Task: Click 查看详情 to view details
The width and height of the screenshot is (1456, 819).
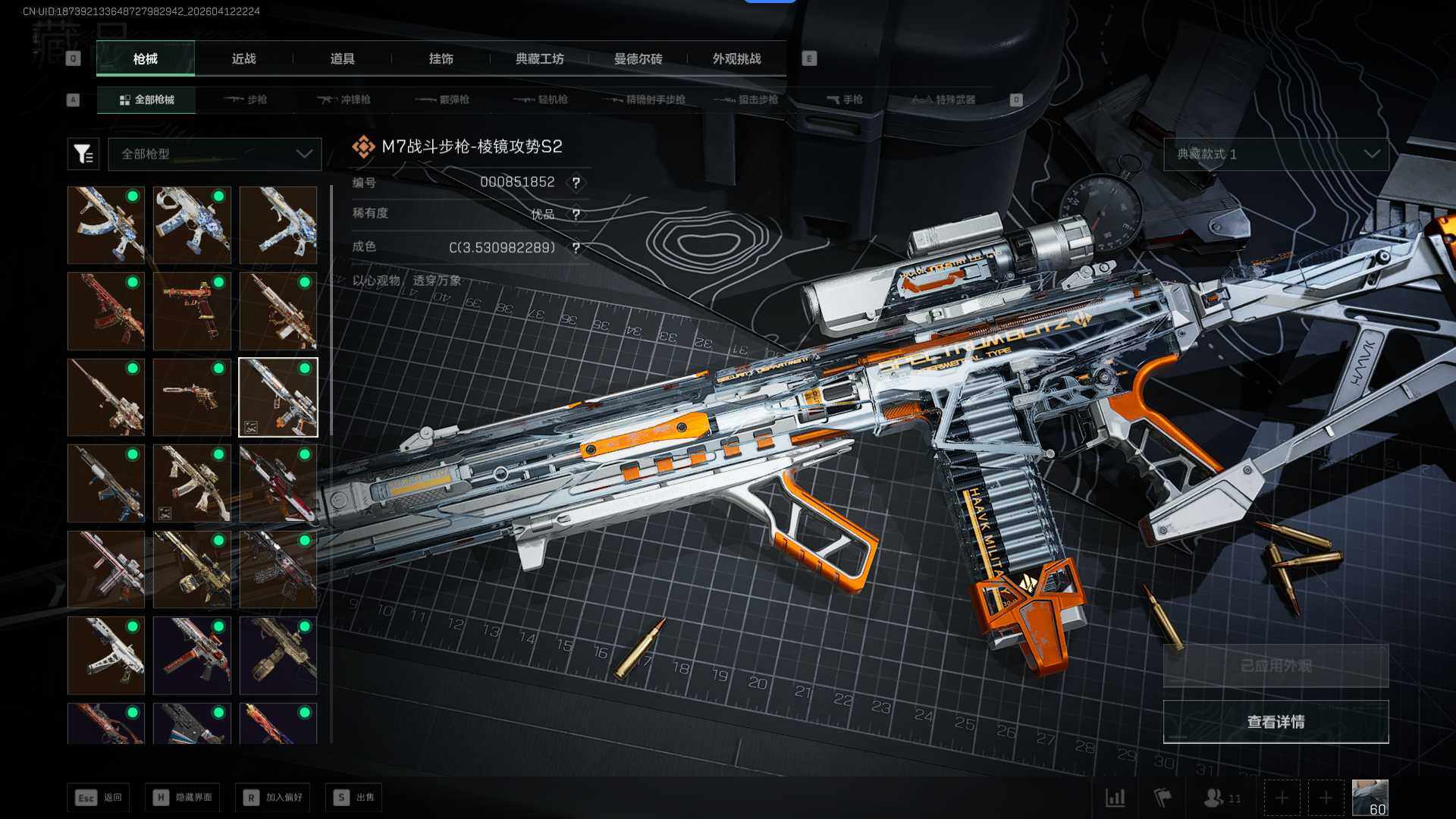Action: 1276,722
